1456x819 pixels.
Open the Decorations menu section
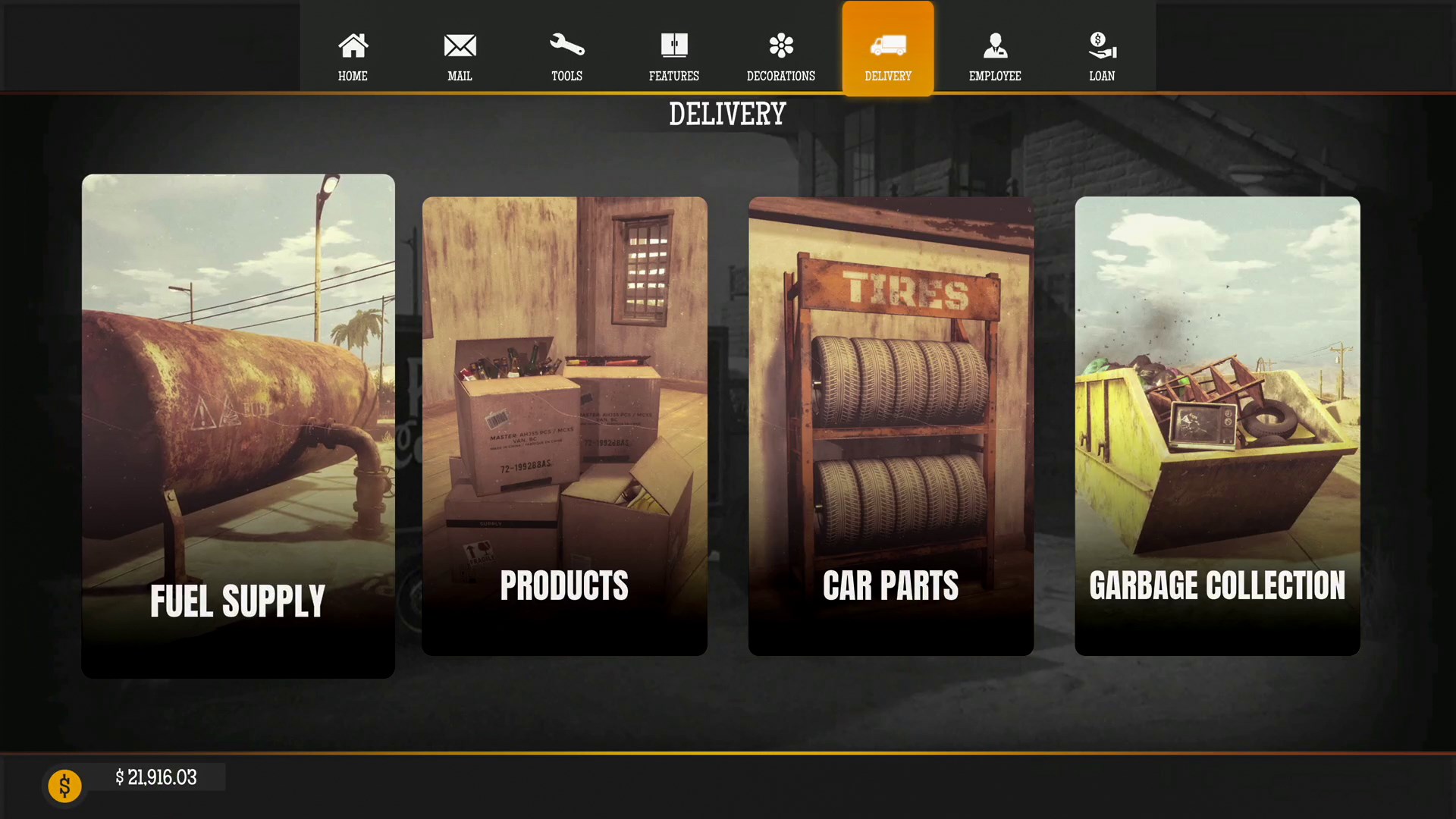(781, 57)
